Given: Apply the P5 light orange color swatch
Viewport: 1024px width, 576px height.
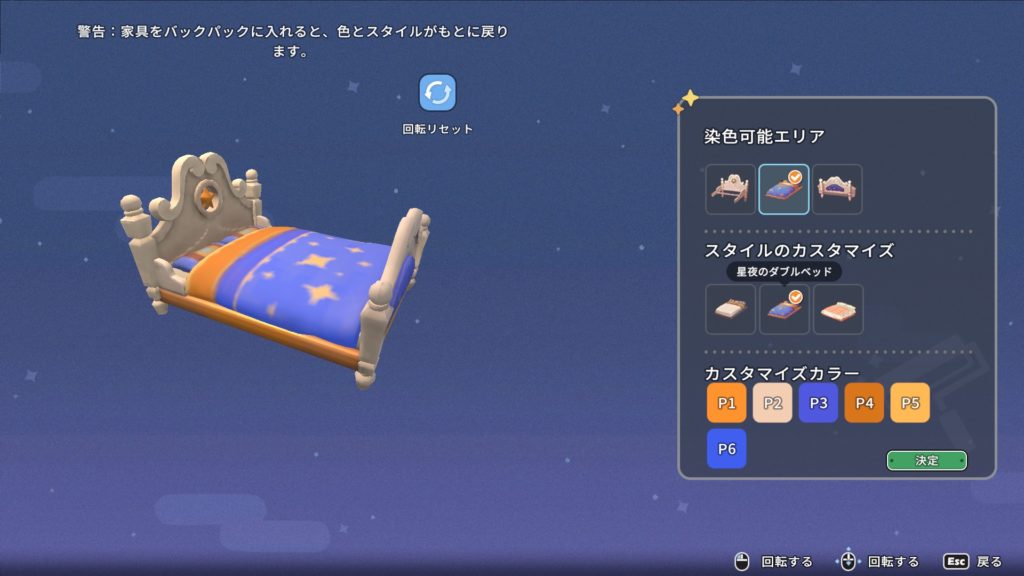Looking at the screenshot, I should (x=910, y=403).
